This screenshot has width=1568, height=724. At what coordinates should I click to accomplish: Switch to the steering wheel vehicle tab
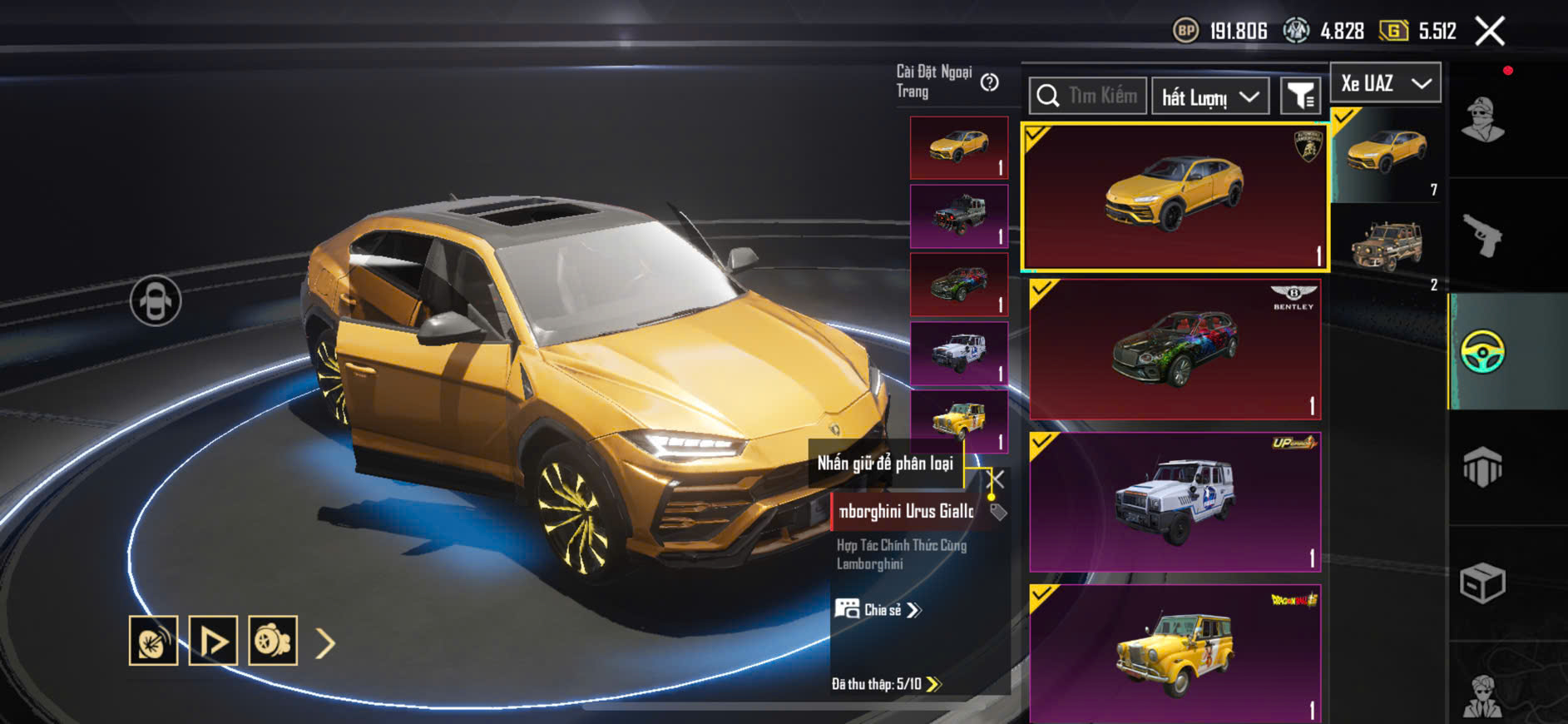[x=1482, y=352]
